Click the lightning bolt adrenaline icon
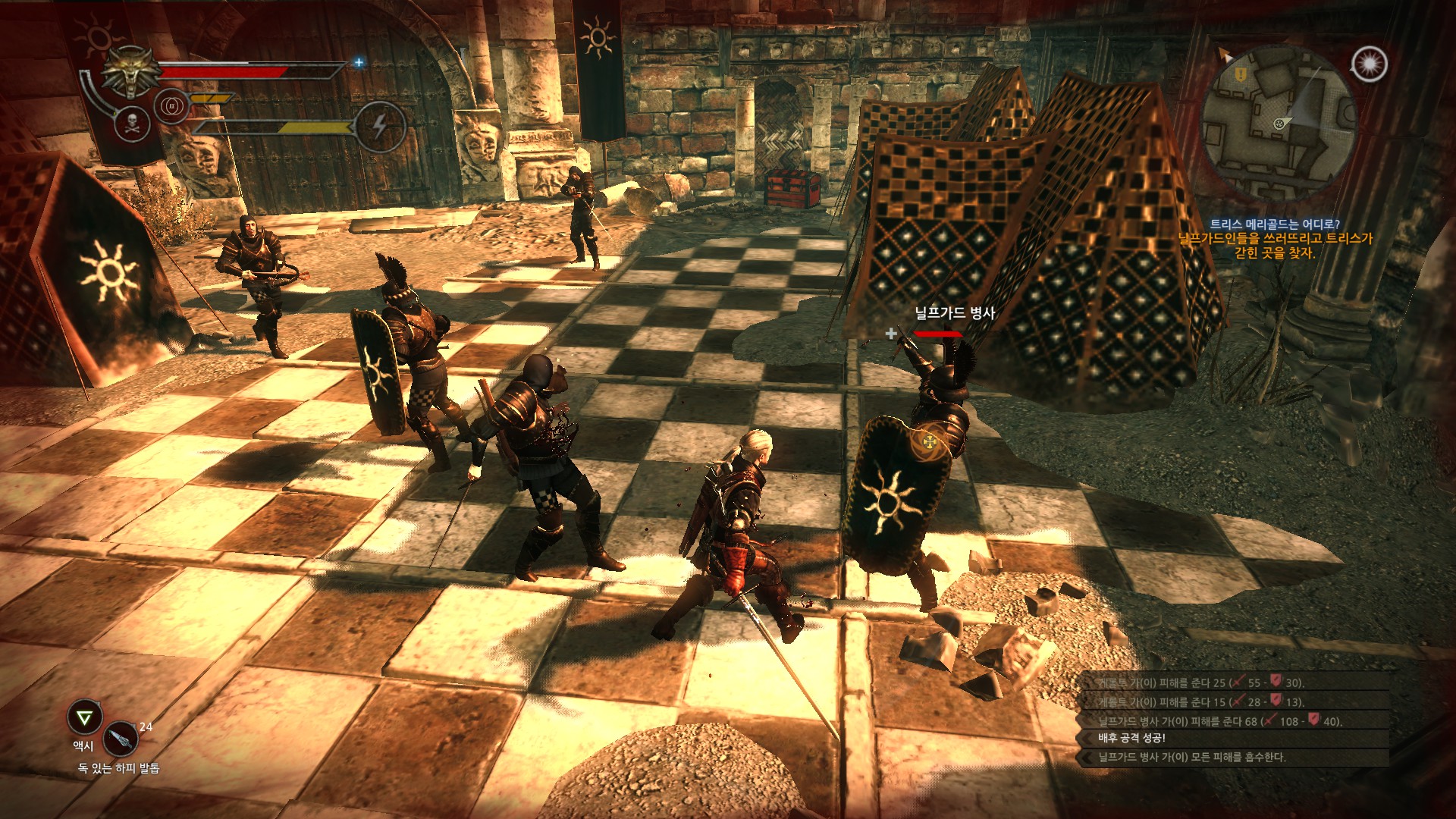This screenshot has height=819, width=1456. [x=380, y=125]
